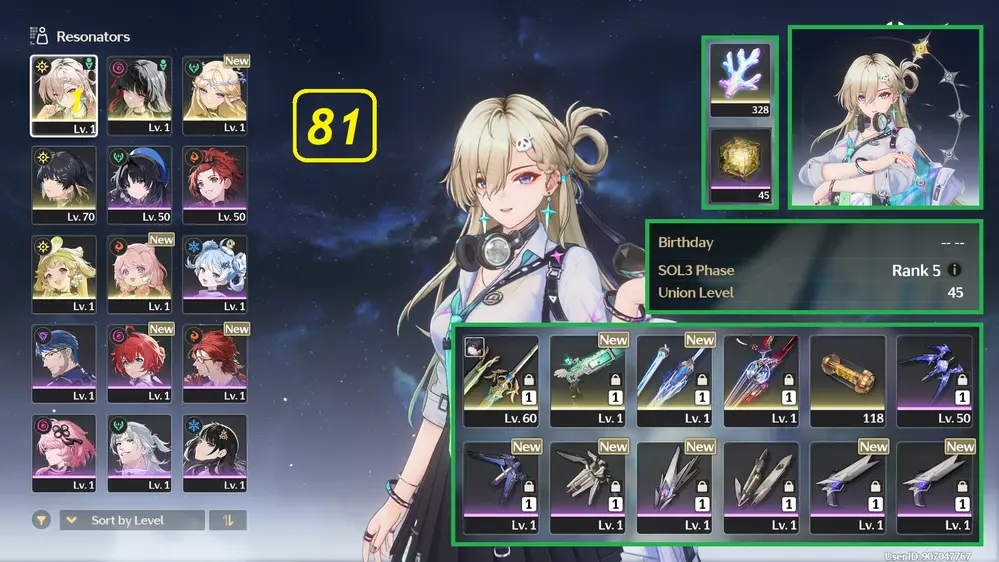Show SOL3 Phase rank info

click(x=954, y=270)
